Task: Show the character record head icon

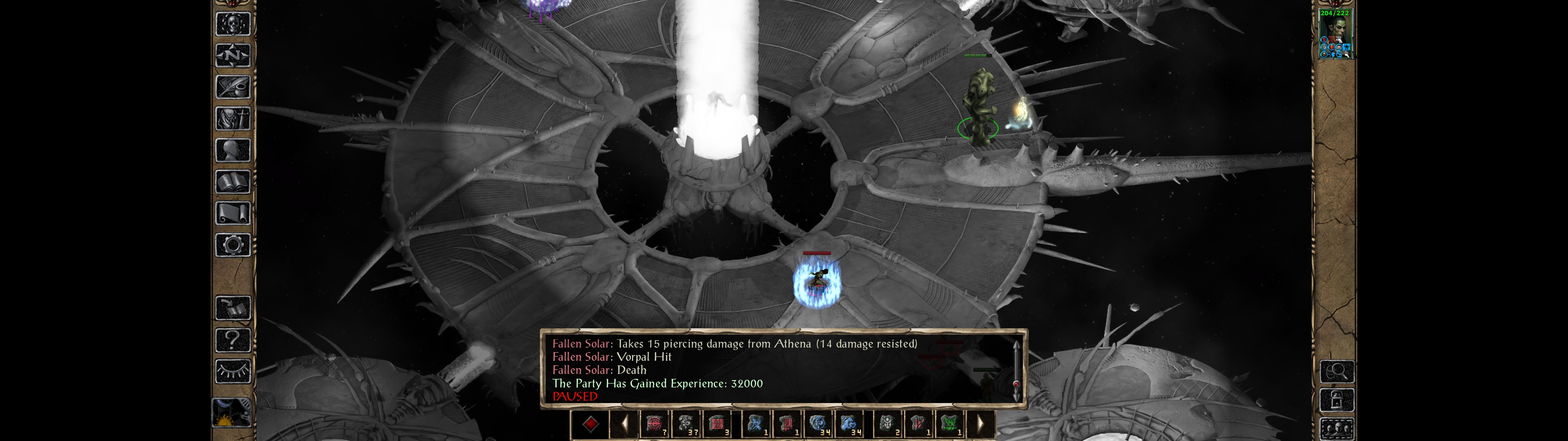Action: point(232,150)
